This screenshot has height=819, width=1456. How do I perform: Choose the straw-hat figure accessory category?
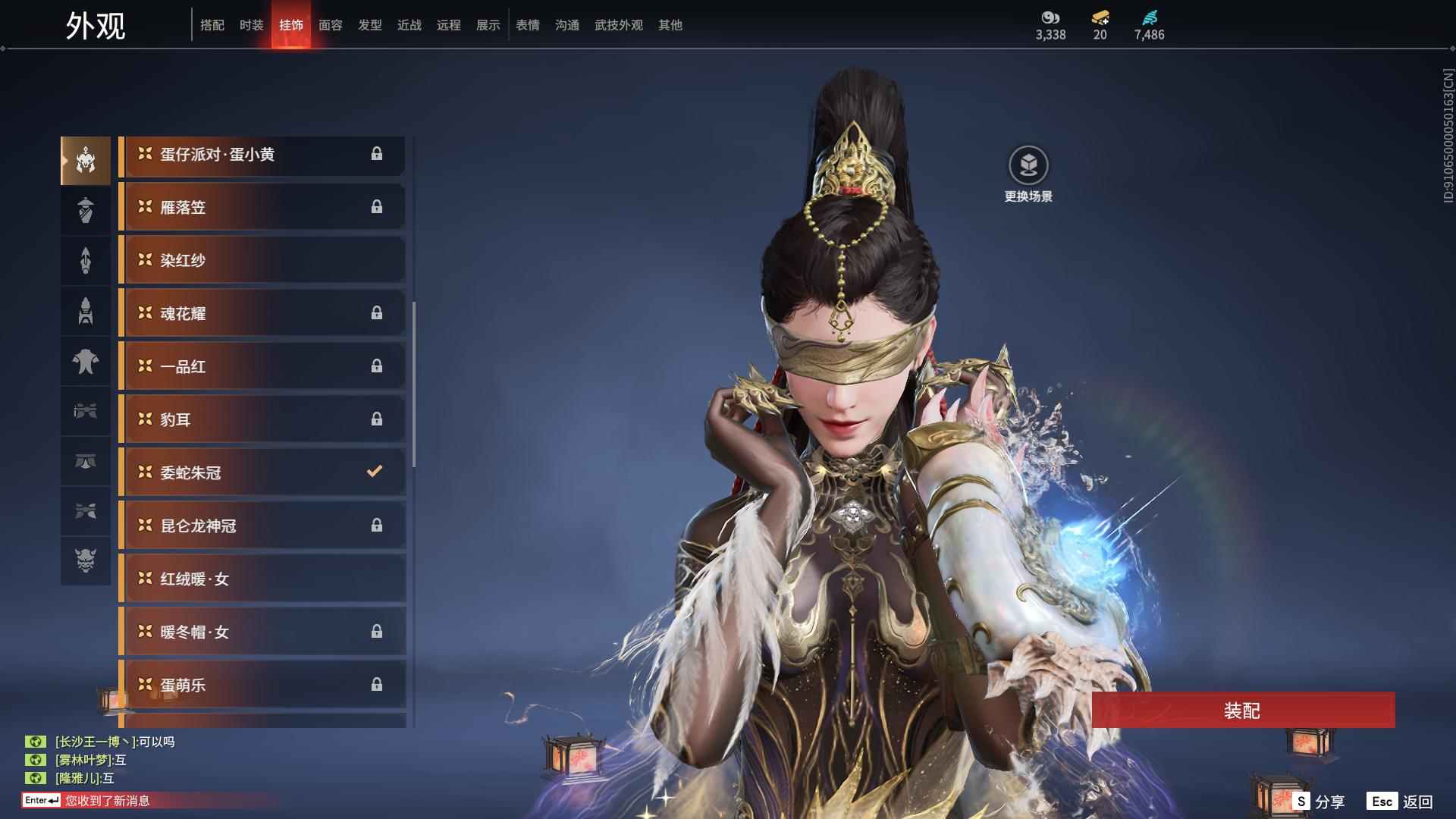coord(86,210)
